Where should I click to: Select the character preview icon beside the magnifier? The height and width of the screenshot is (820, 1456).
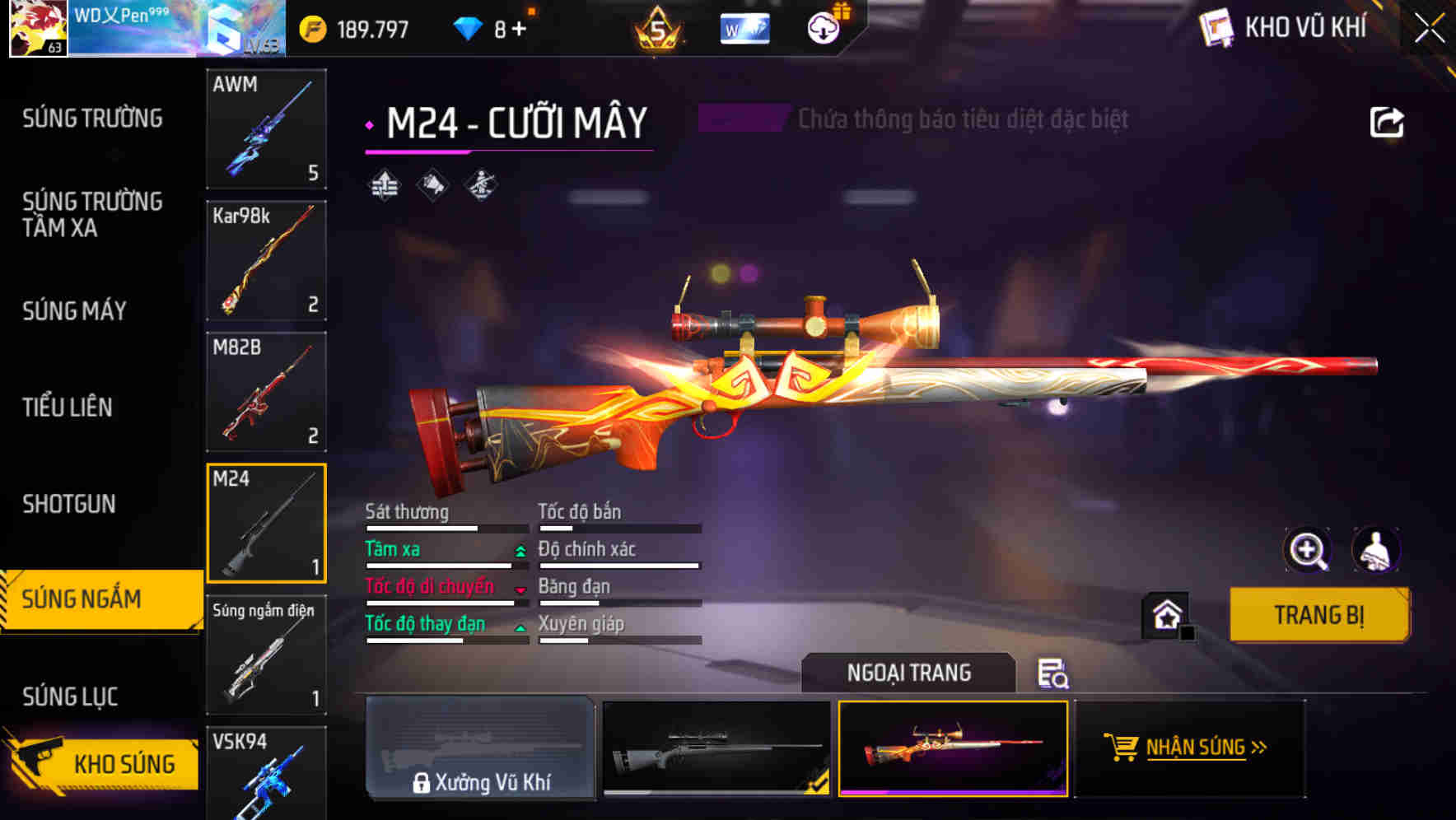click(x=1378, y=550)
